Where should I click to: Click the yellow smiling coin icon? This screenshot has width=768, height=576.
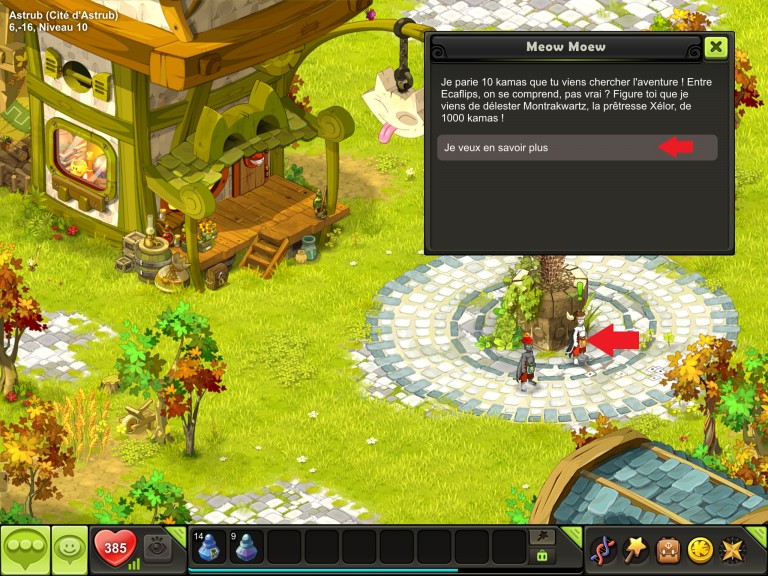[700, 549]
